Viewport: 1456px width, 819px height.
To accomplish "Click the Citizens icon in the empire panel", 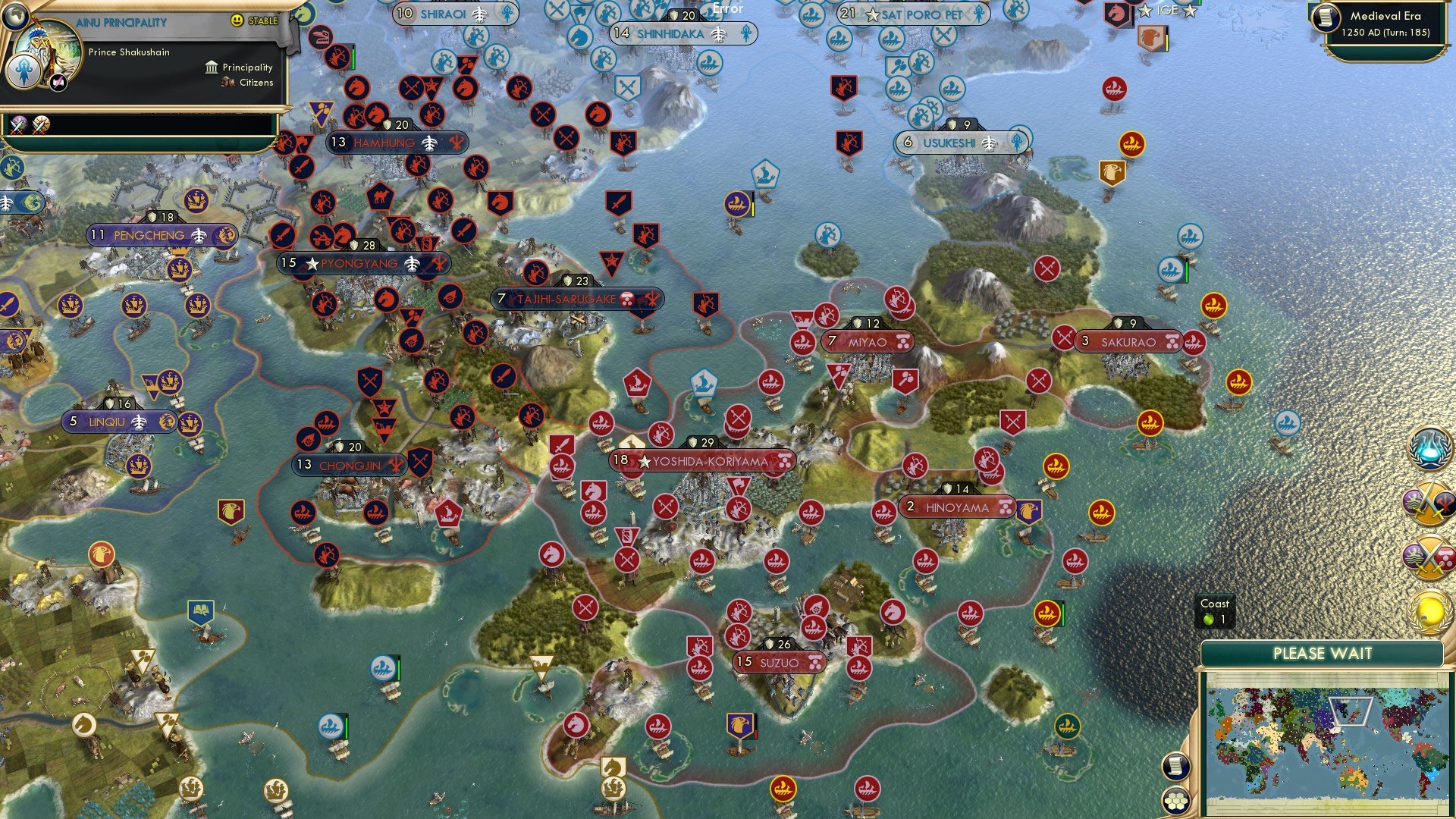I will (227, 83).
